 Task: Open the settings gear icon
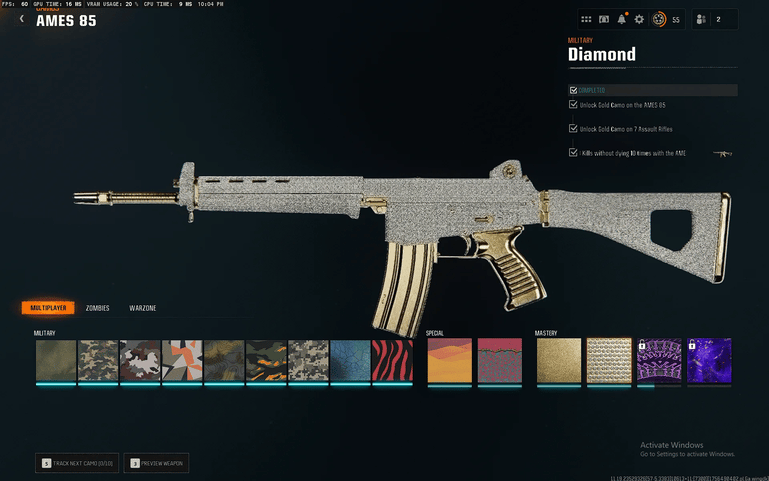click(x=639, y=19)
